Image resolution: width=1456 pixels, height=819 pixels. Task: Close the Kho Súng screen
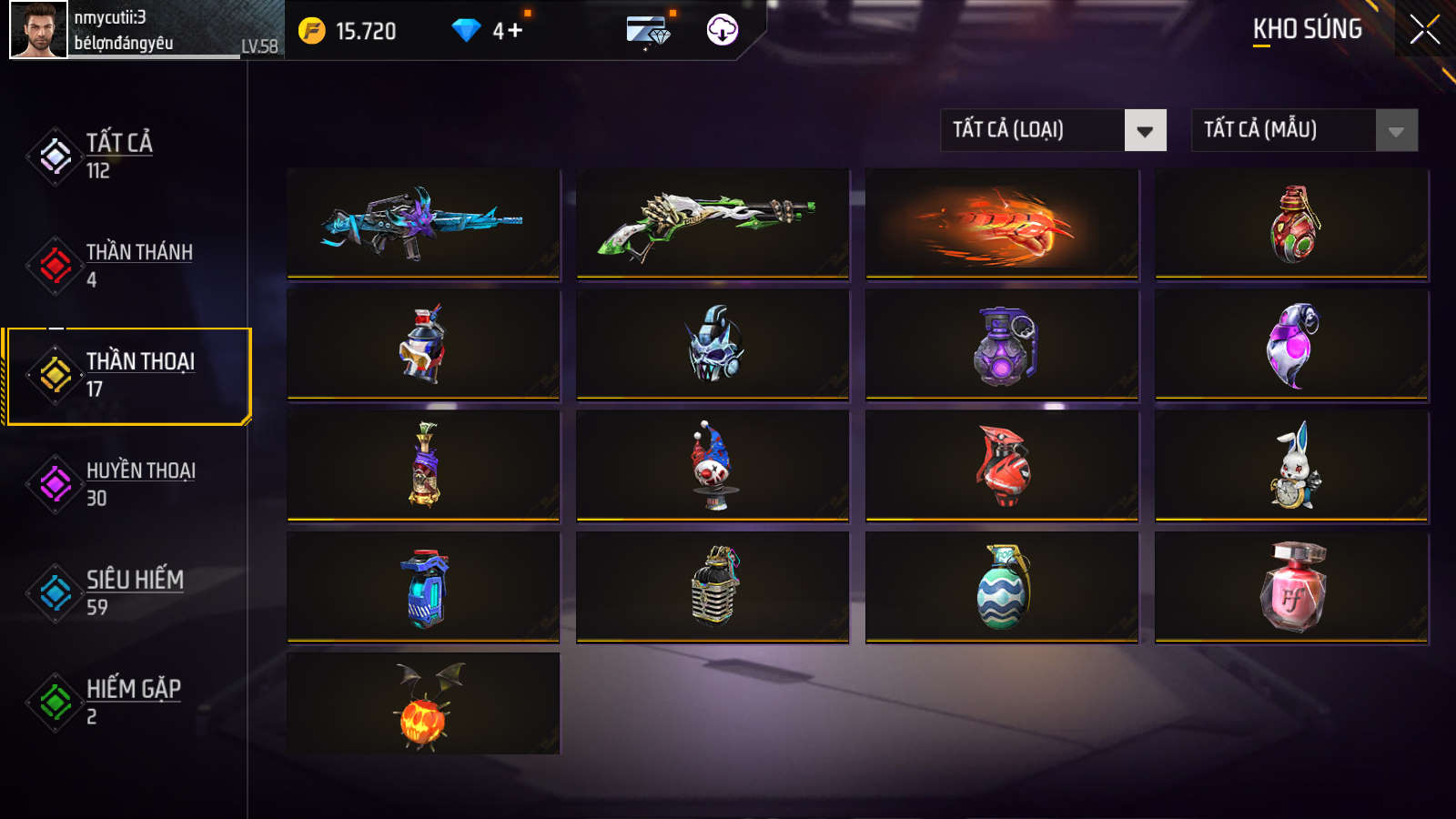[x=1424, y=30]
